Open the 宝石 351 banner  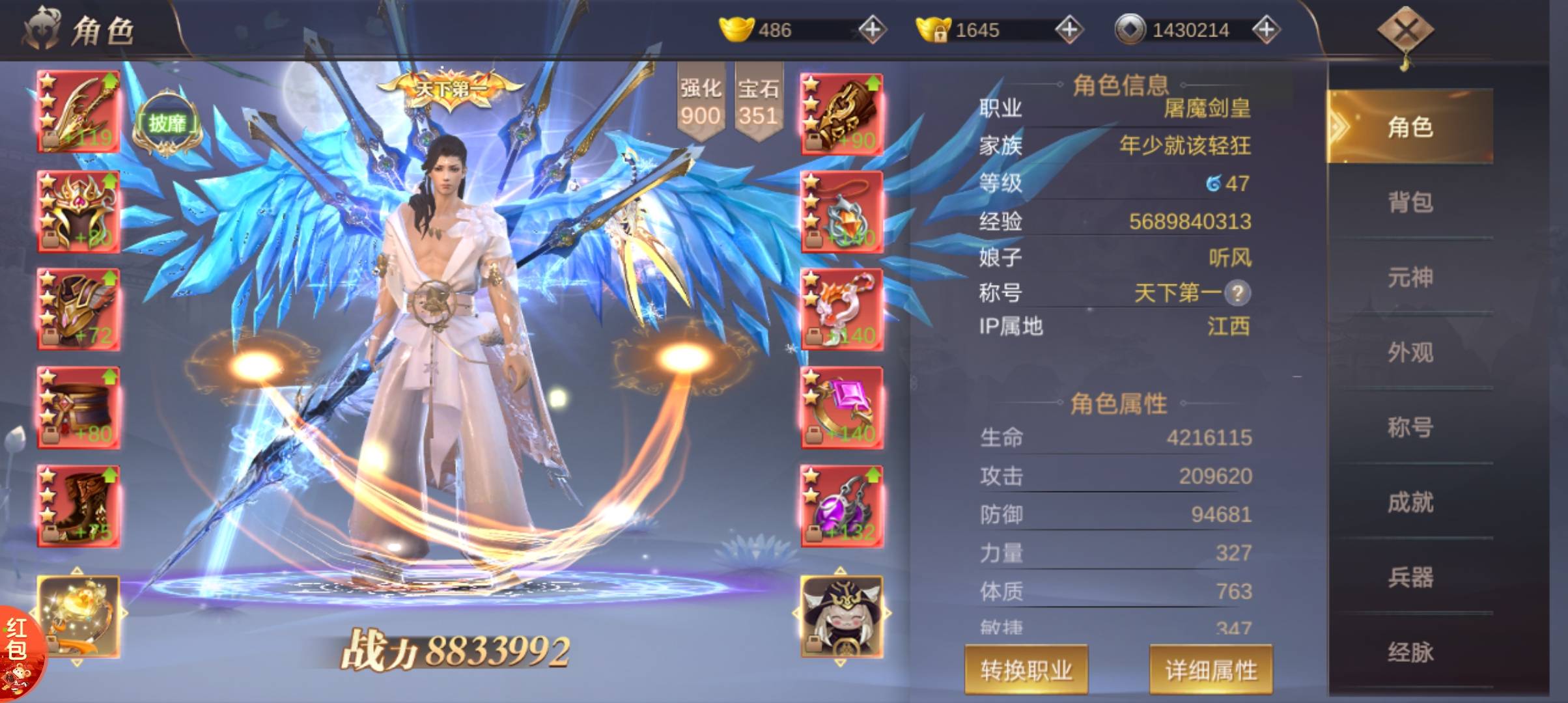coord(758,103)
